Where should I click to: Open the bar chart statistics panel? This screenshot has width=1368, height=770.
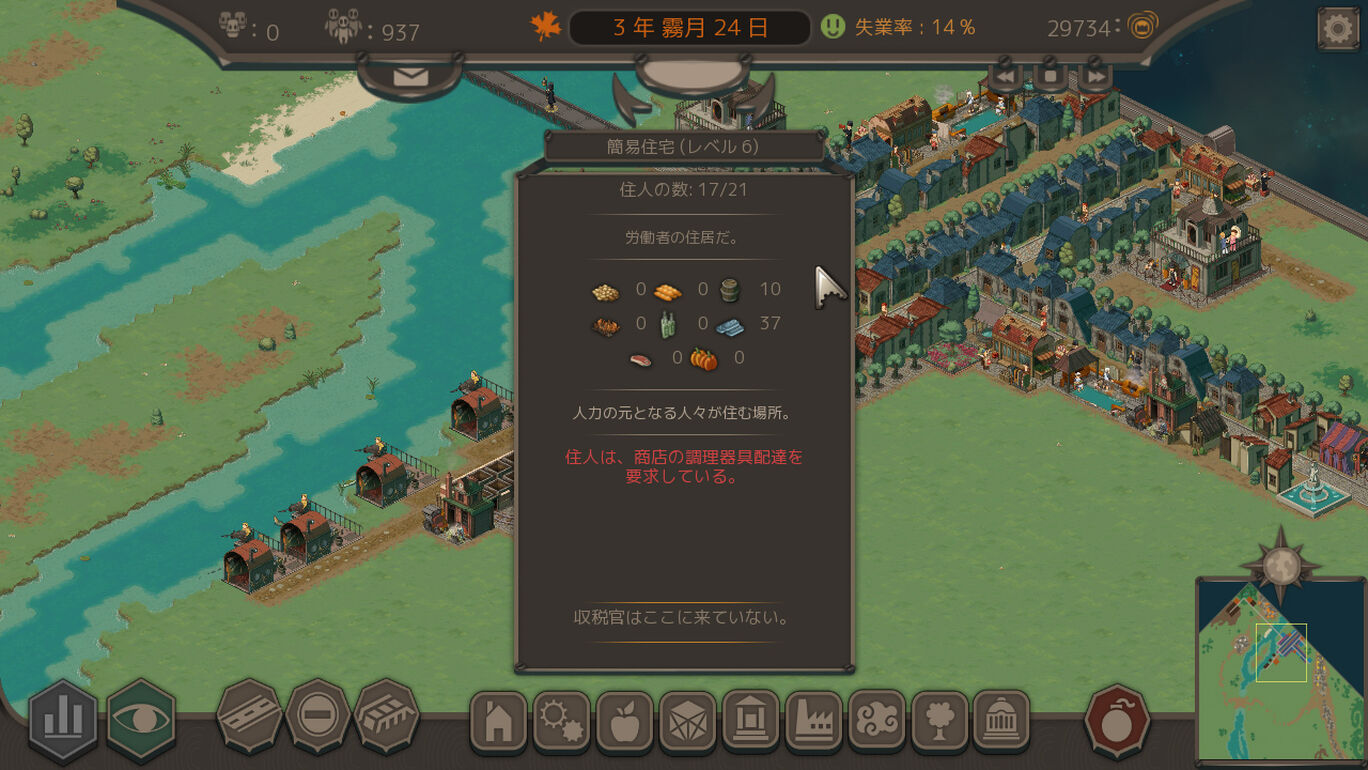[63, 718]
